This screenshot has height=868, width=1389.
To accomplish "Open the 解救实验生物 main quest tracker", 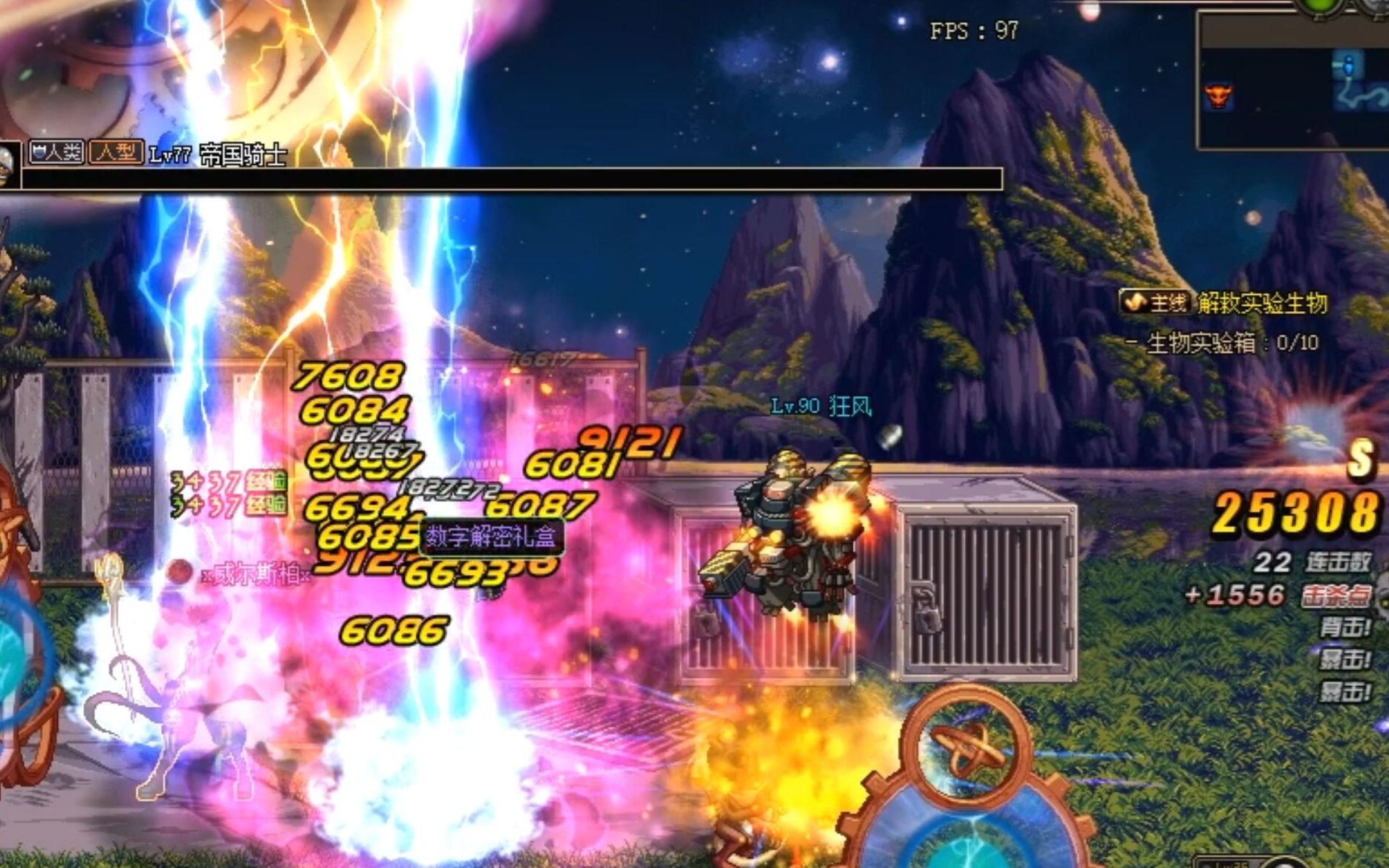I will (1261, 303).
